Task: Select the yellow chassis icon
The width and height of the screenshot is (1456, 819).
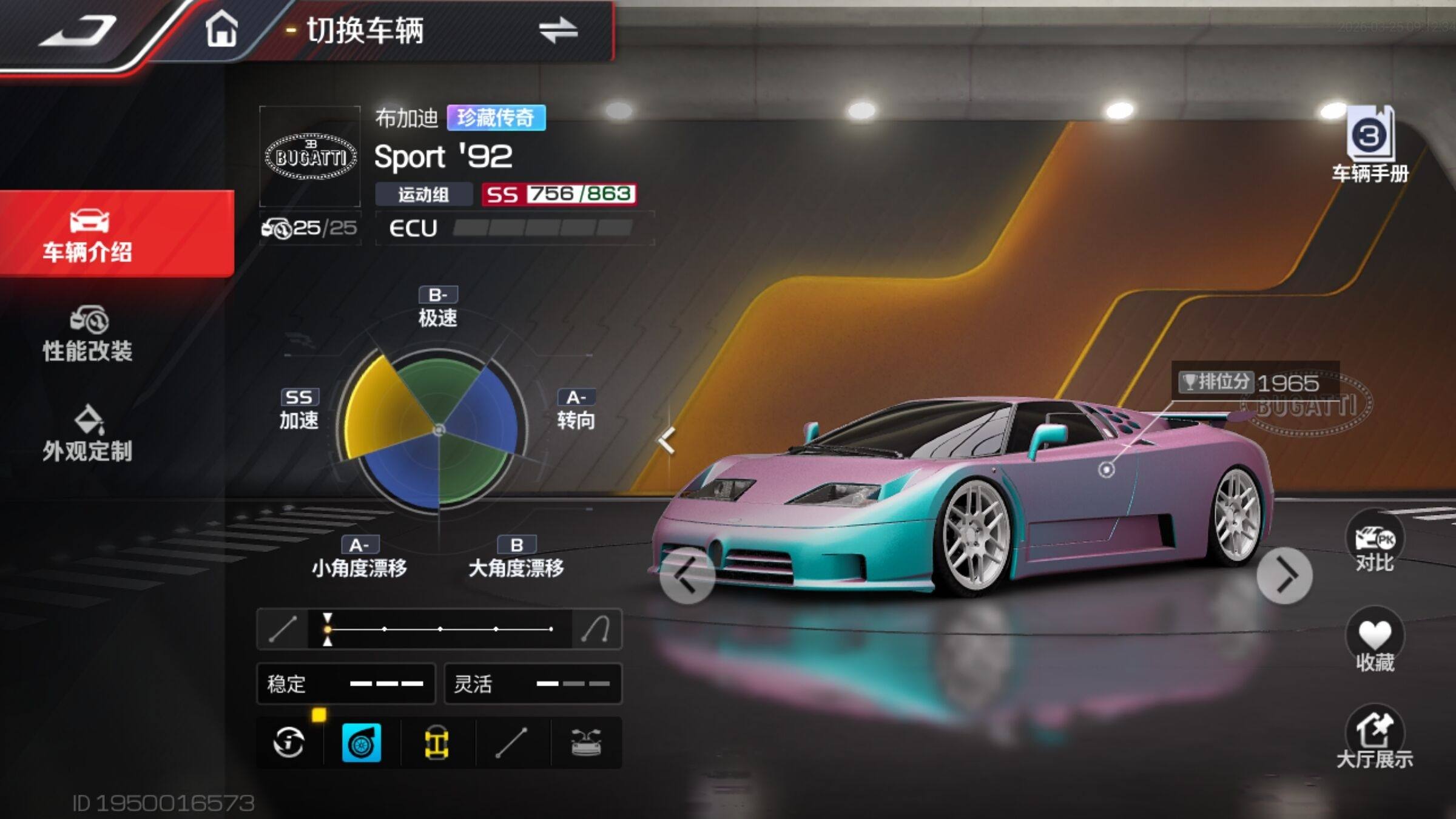Action: point(436,743)
